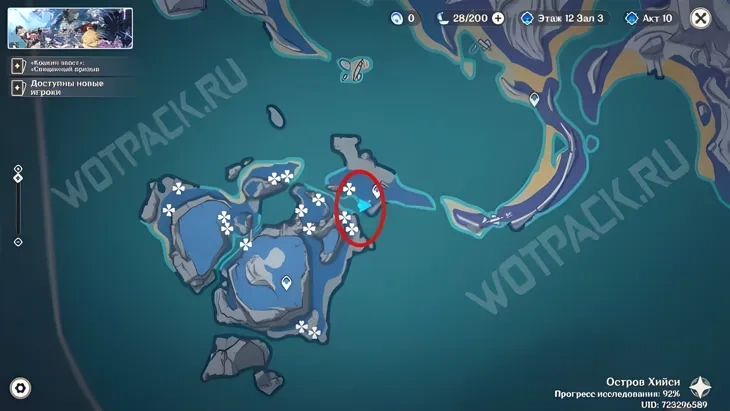Adjust the map zoom slider handle
The width and height of the screenshot is (730, 411).
coord(18,178)
